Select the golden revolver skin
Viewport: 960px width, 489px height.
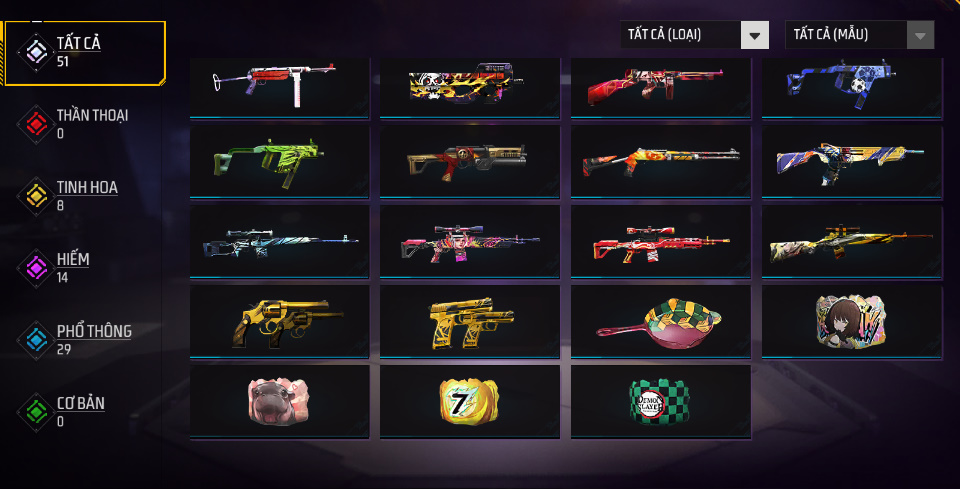(x=279, y=322)
